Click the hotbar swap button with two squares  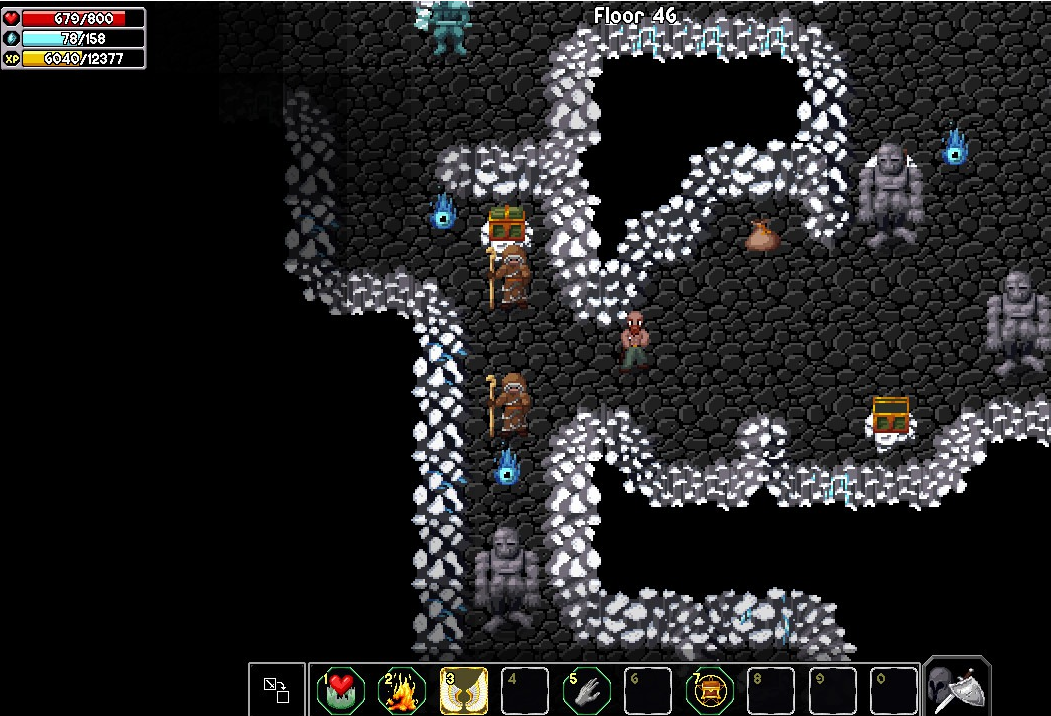(277, 689)
